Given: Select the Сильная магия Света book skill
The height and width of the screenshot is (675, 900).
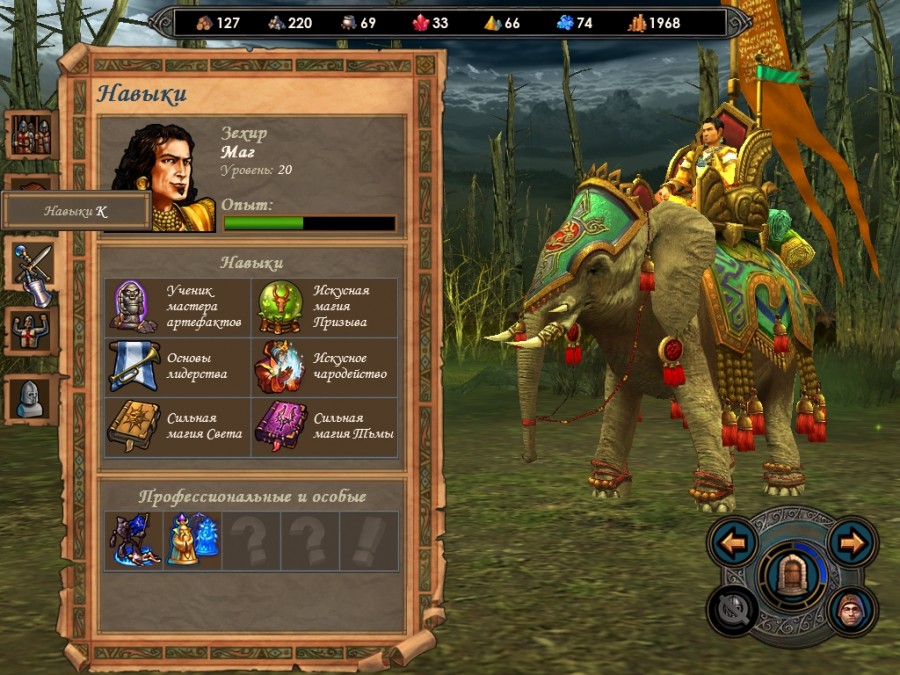Looking at the screenshot, I should pyautogui.click(x=131, y=427).
